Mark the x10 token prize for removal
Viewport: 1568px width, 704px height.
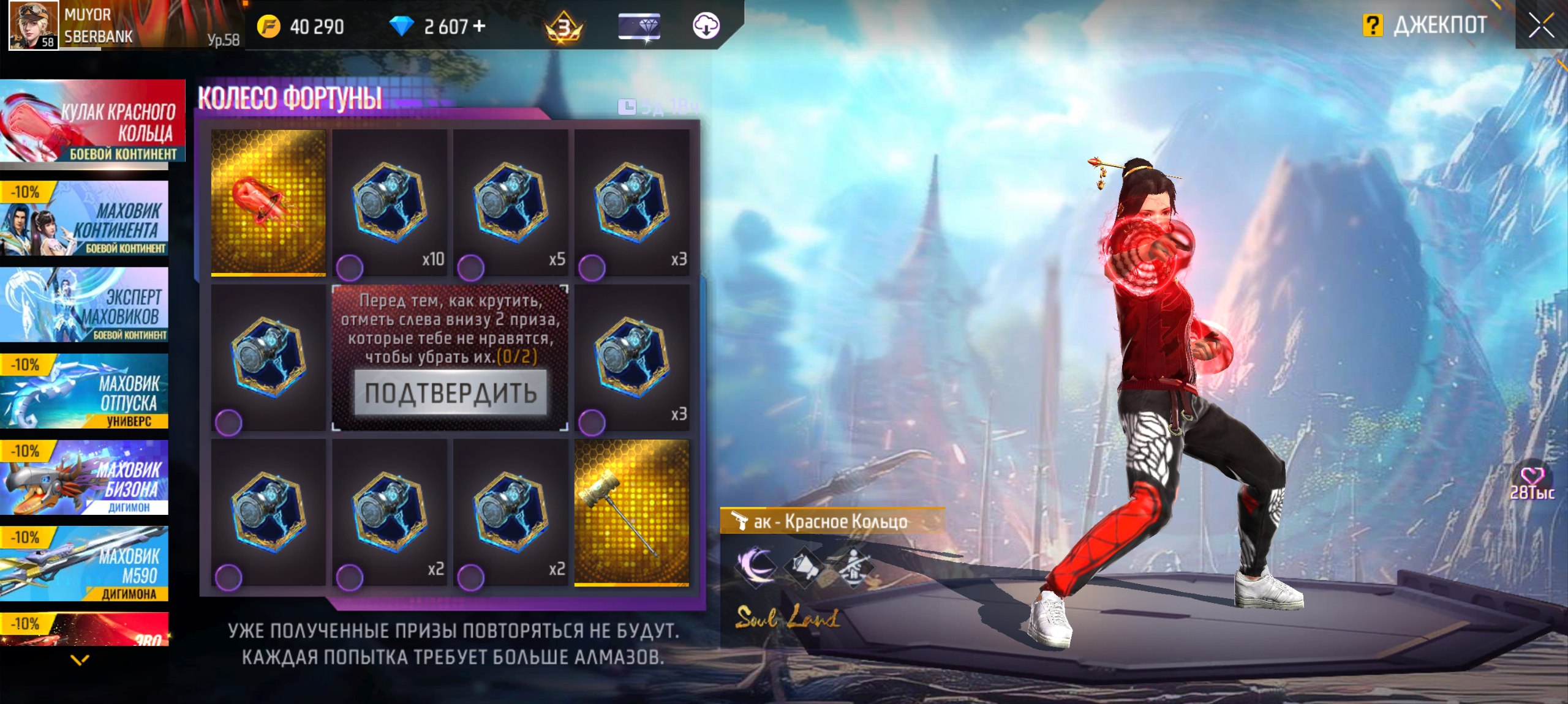pyautogui.click(x=350, y=267)
